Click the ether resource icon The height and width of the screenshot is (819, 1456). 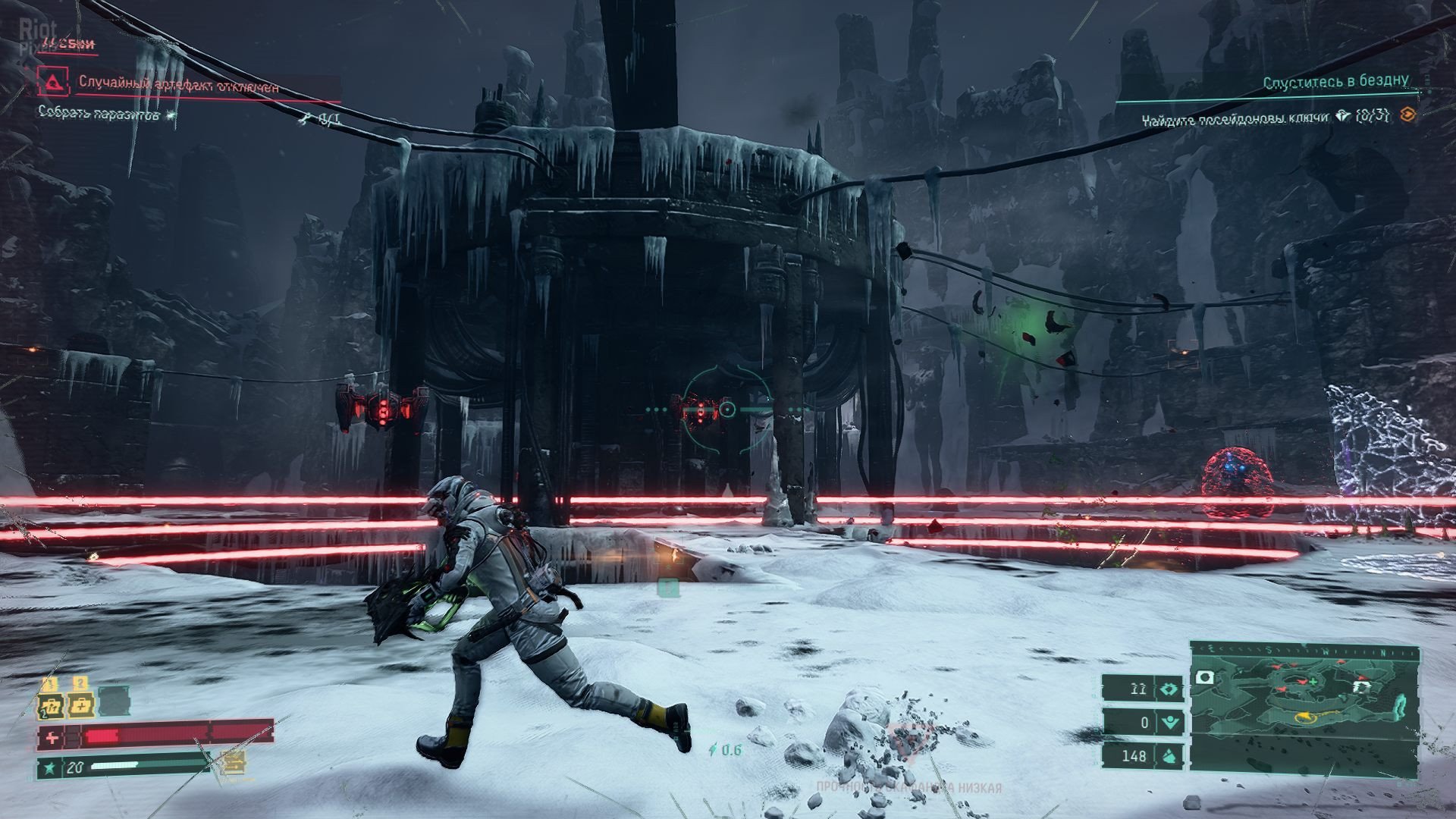[1169, 723]
